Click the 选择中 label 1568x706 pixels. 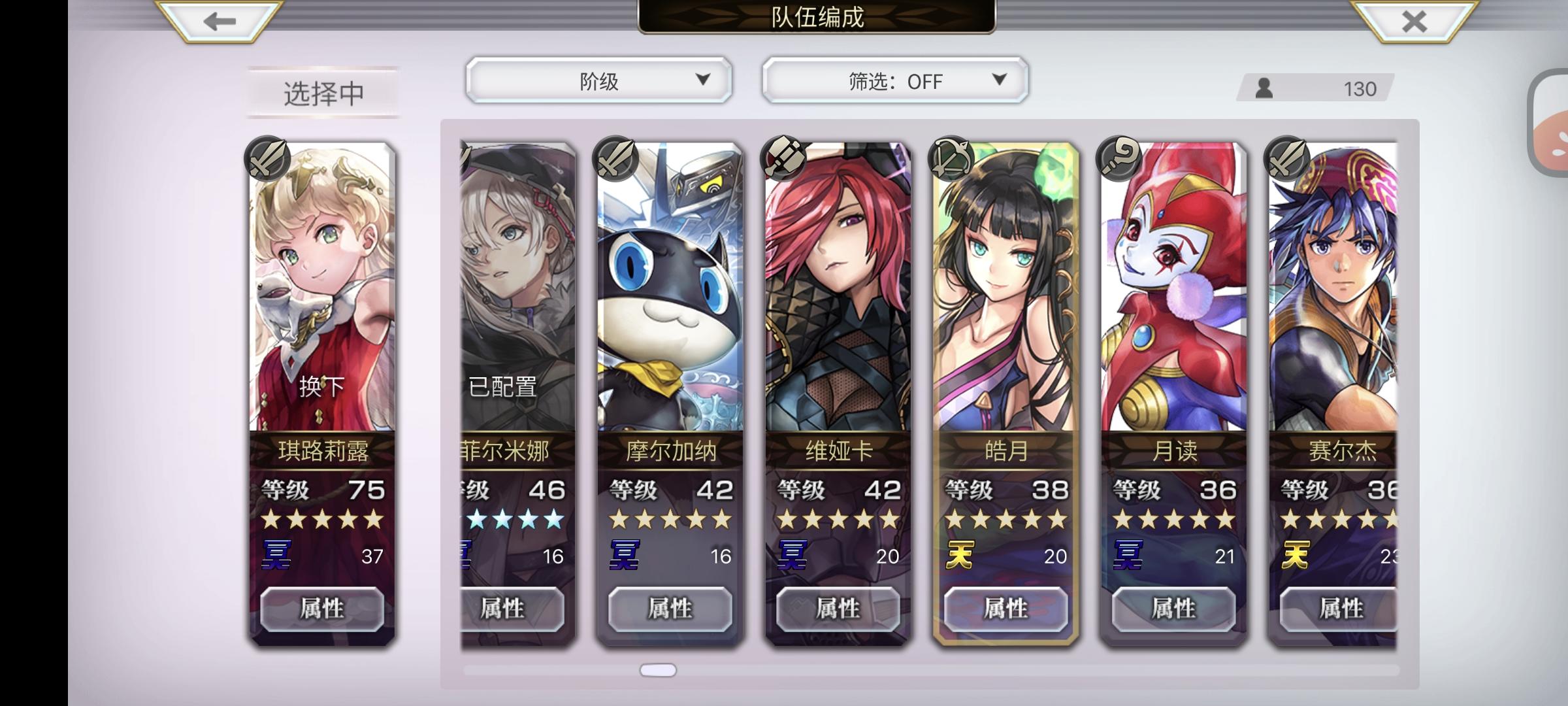323,92
